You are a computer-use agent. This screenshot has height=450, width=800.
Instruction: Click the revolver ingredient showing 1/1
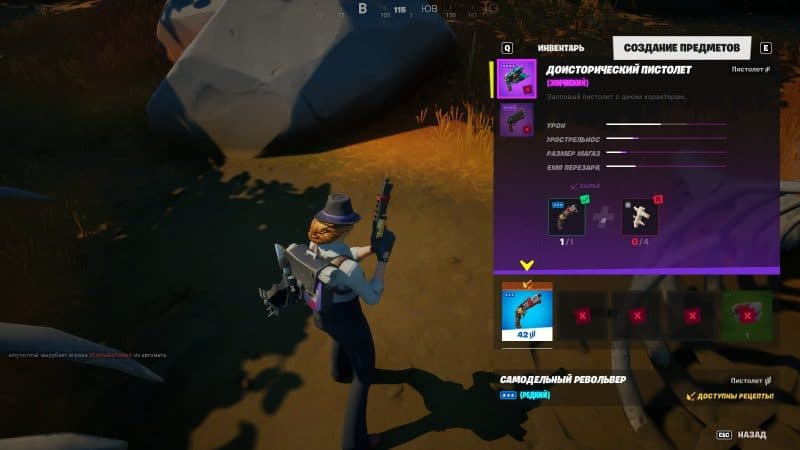point(567,217)
